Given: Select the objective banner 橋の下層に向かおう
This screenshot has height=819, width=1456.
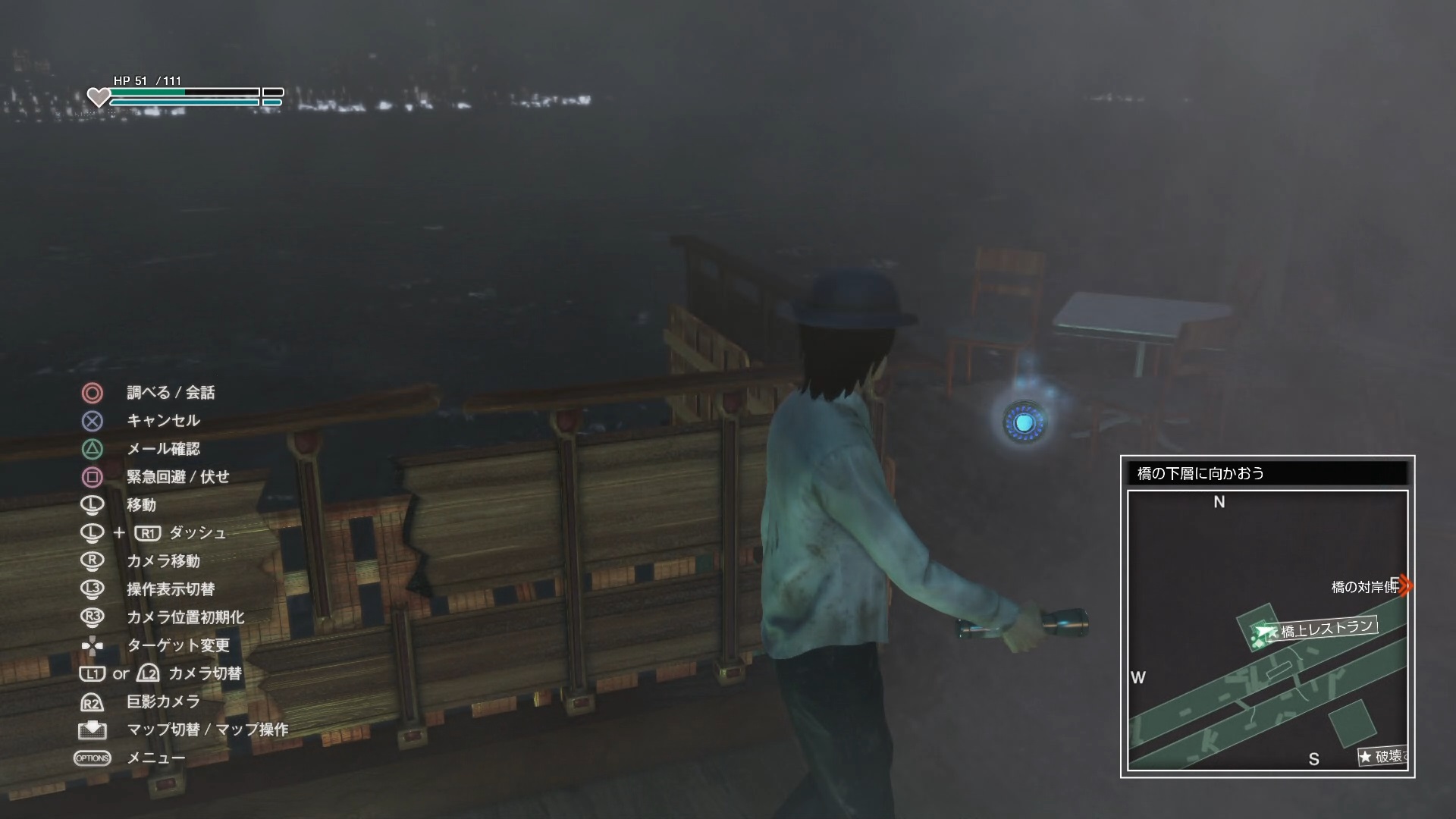Looking at the screenshot, I should pos(1267,474).
